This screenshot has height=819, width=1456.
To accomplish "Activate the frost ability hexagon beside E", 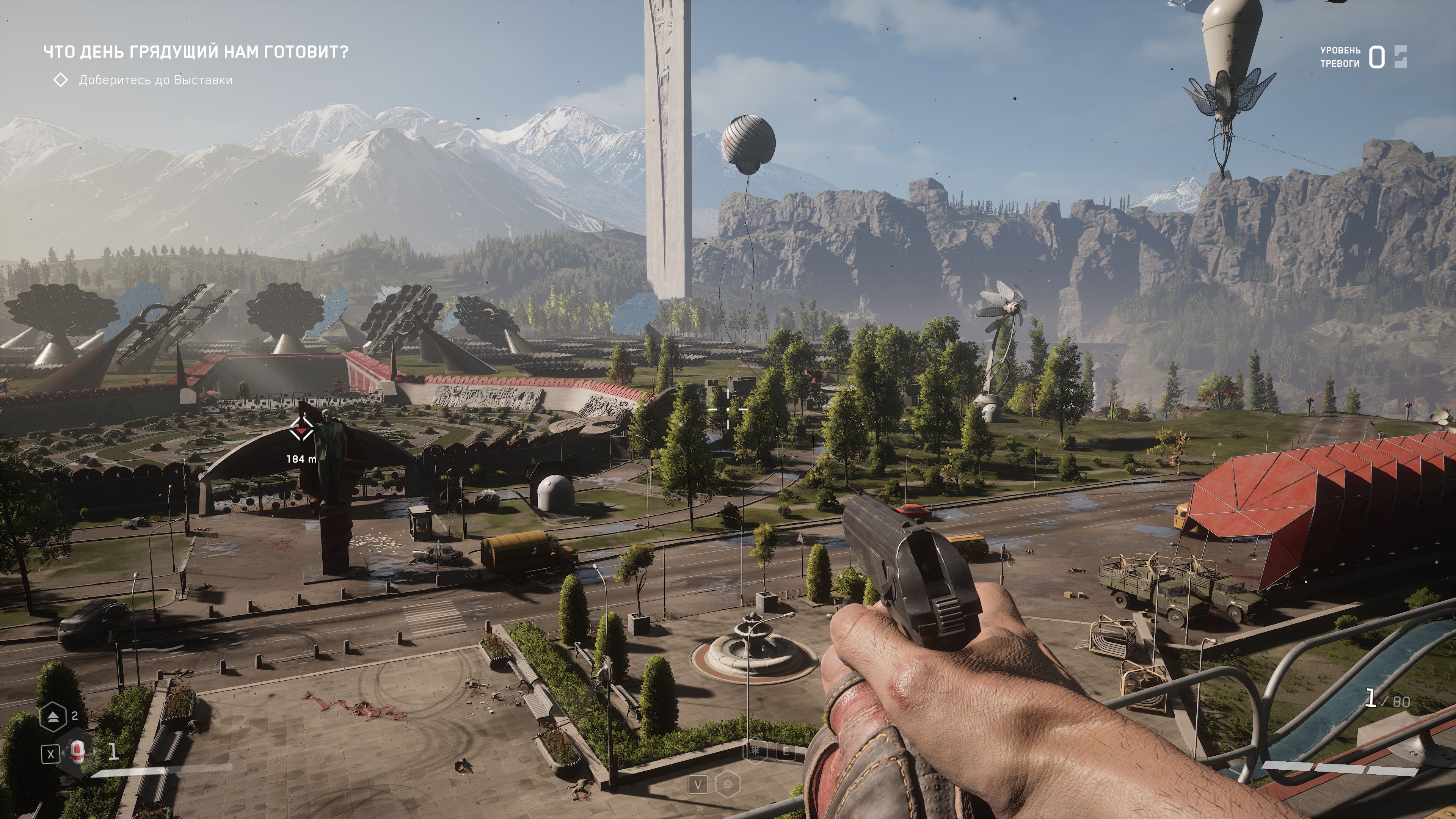I will (755, 751).
